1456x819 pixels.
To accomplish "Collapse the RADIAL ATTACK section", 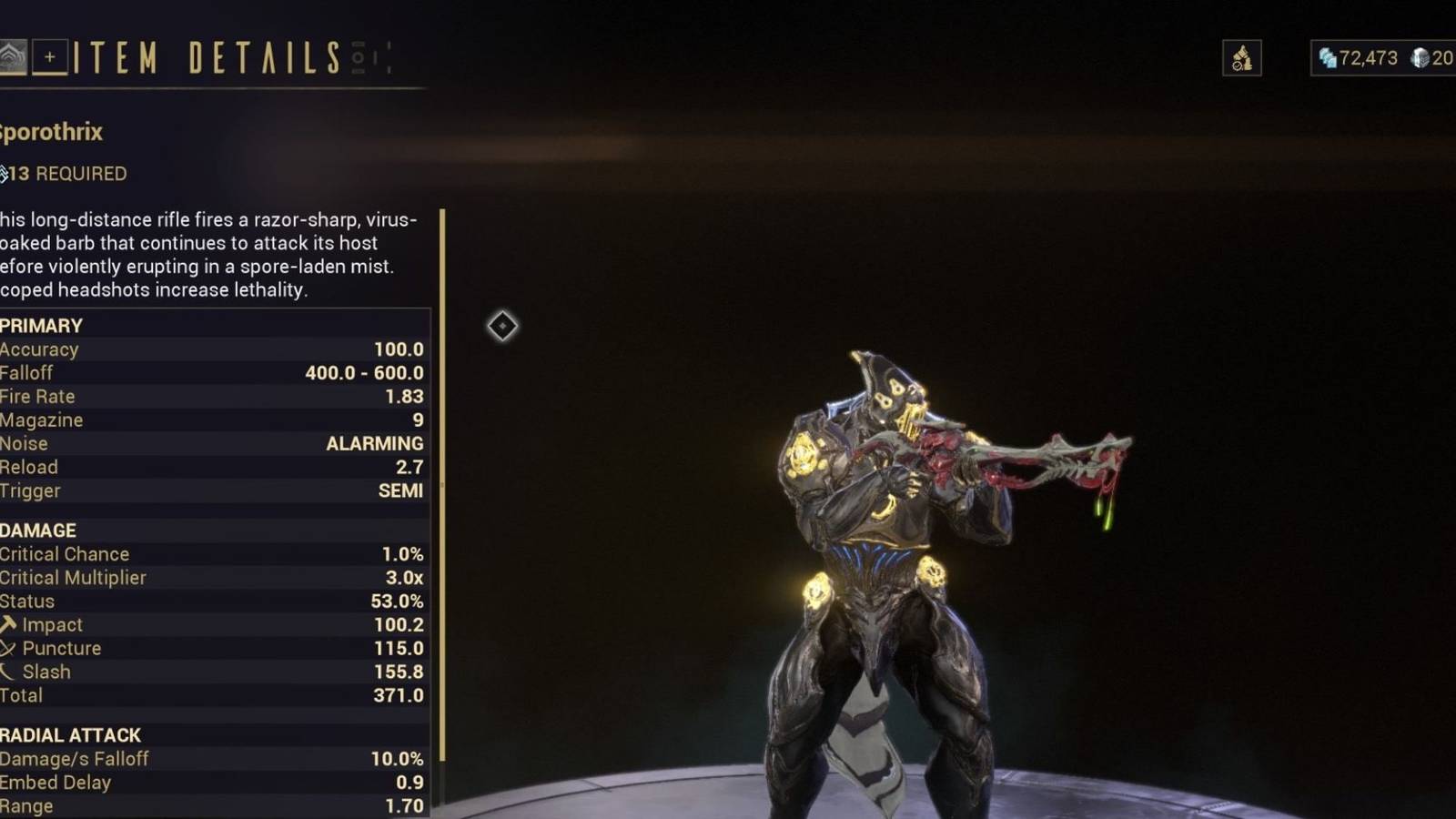I will point(68,734).
